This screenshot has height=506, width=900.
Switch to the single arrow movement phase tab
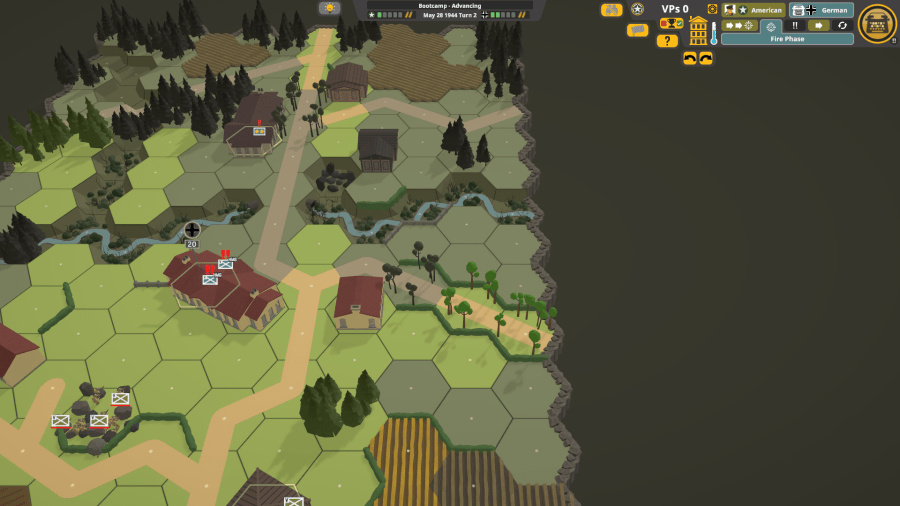[x=819, y=26]
